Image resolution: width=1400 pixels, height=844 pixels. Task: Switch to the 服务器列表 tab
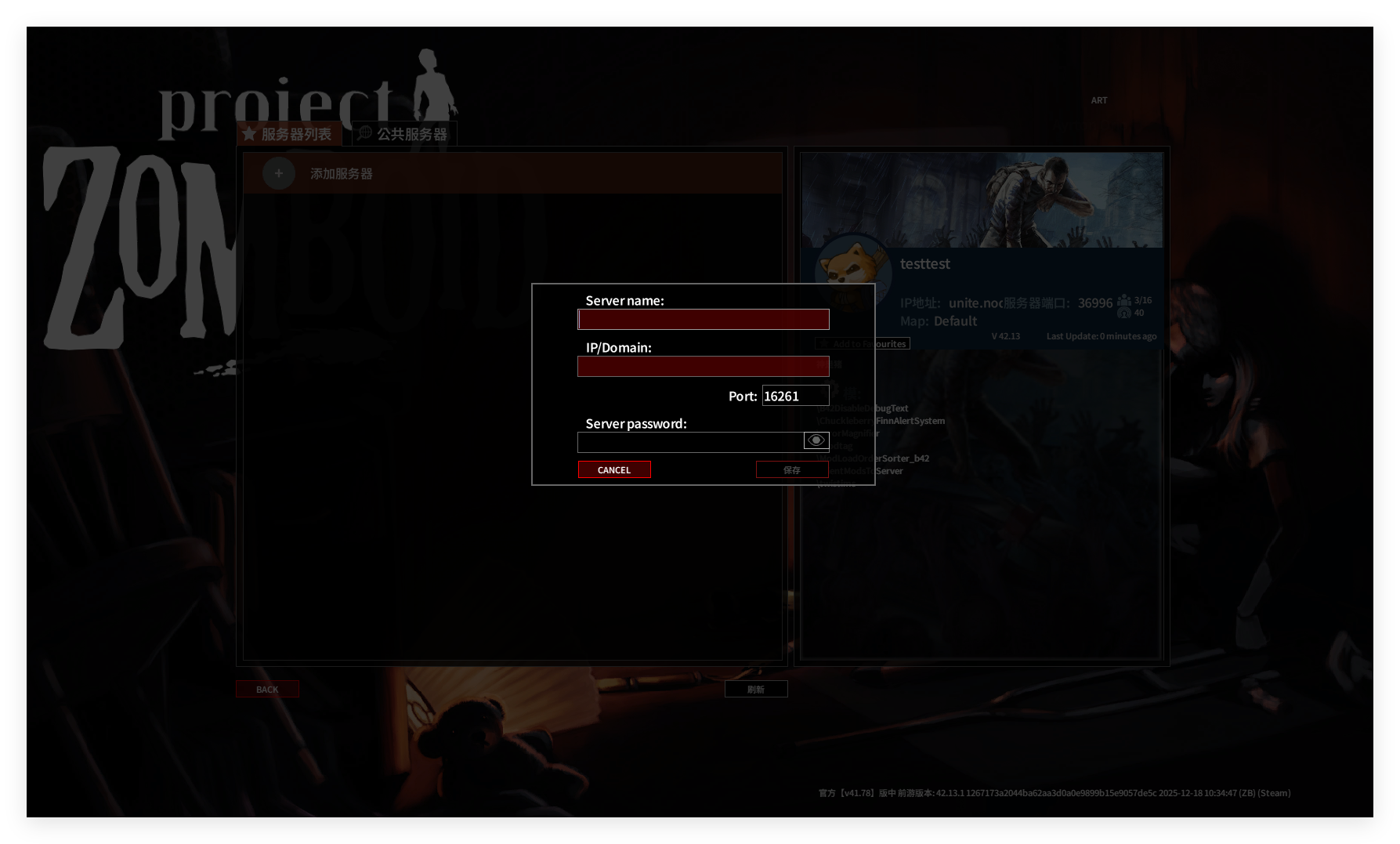(x=288, y=134)
